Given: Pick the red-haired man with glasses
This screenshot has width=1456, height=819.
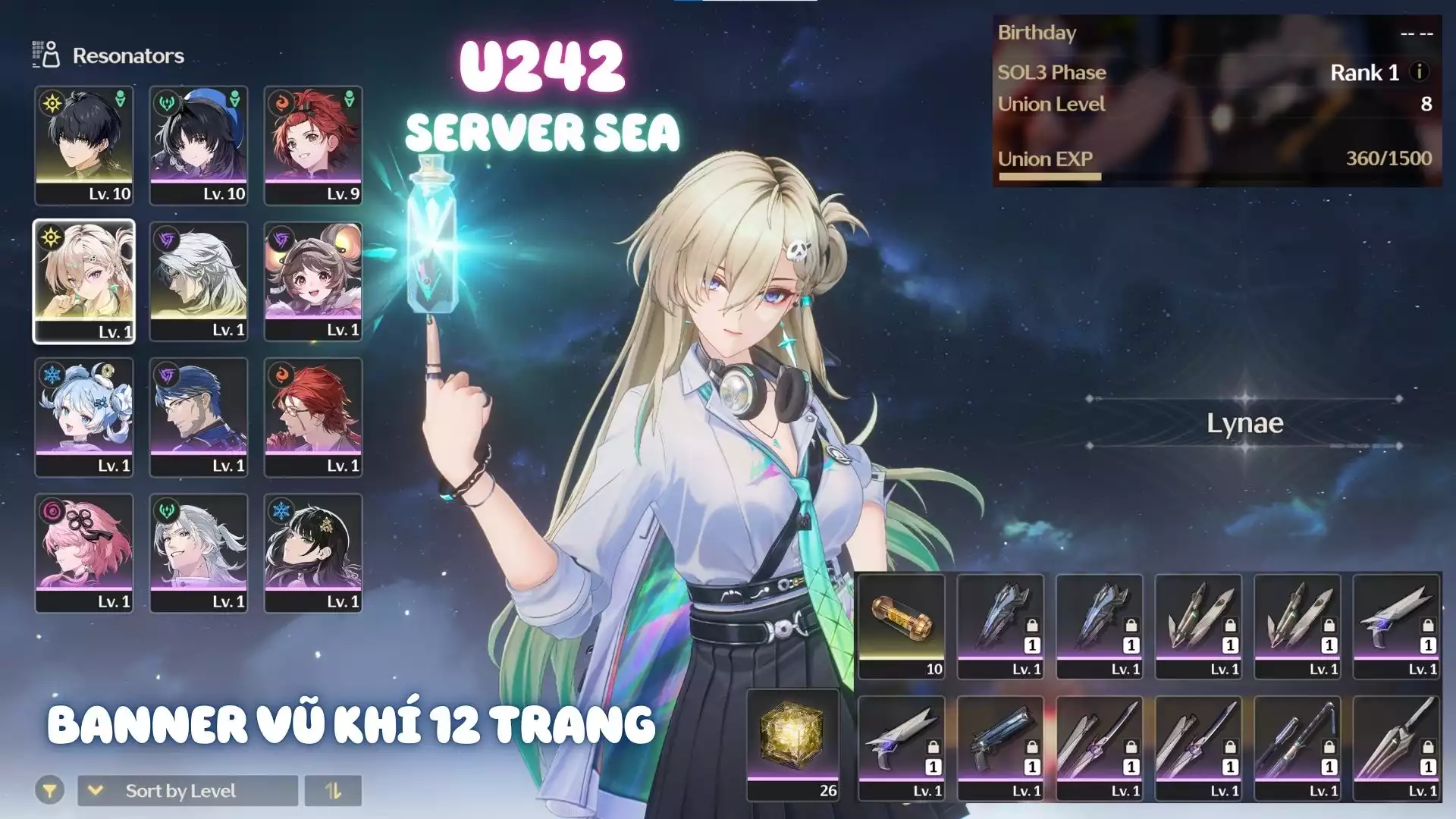Looking at the screenshot, I should click(x=313, y=417).
